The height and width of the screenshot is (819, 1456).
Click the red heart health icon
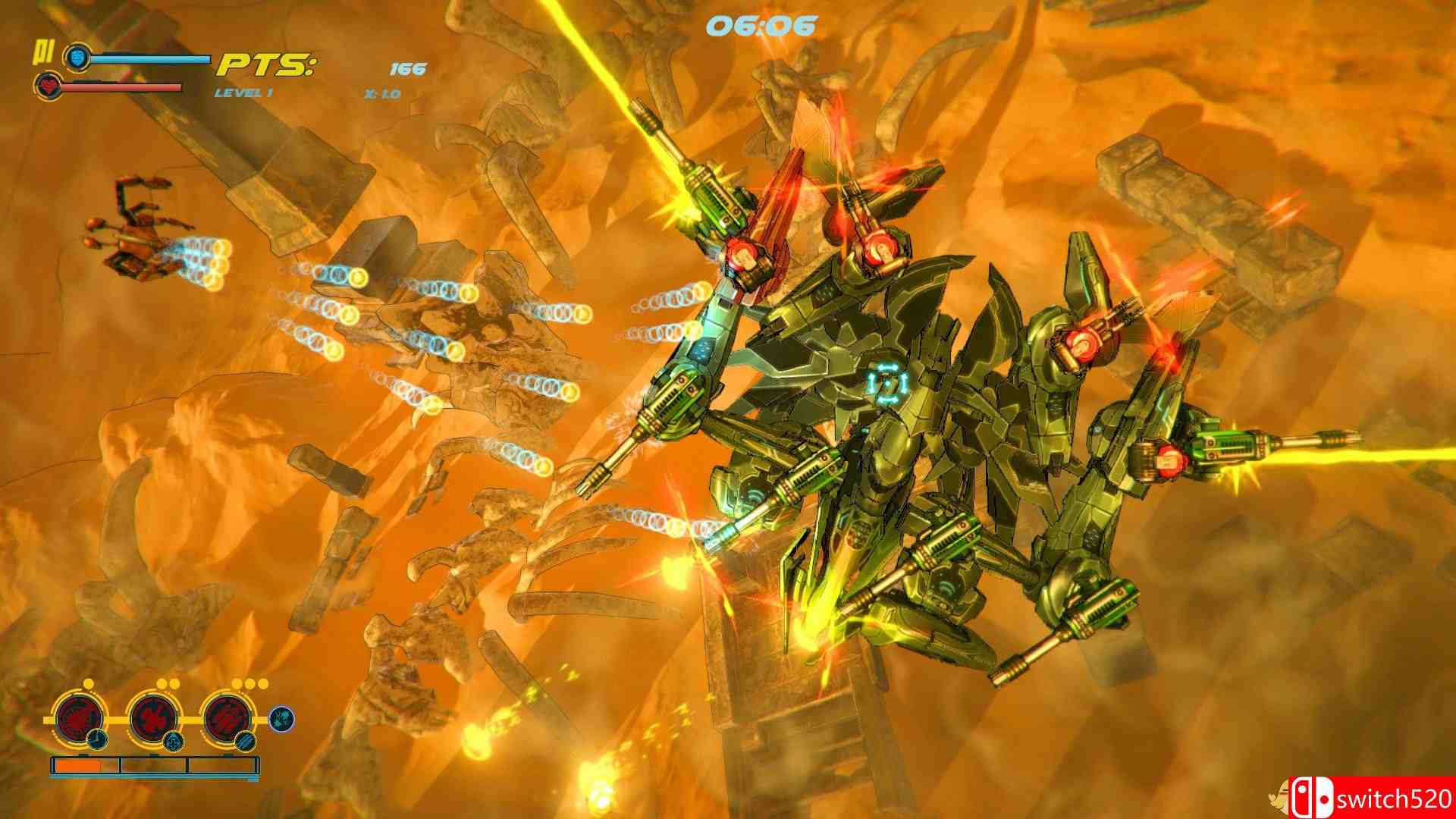pyautogui.click(x=48, y=86)
